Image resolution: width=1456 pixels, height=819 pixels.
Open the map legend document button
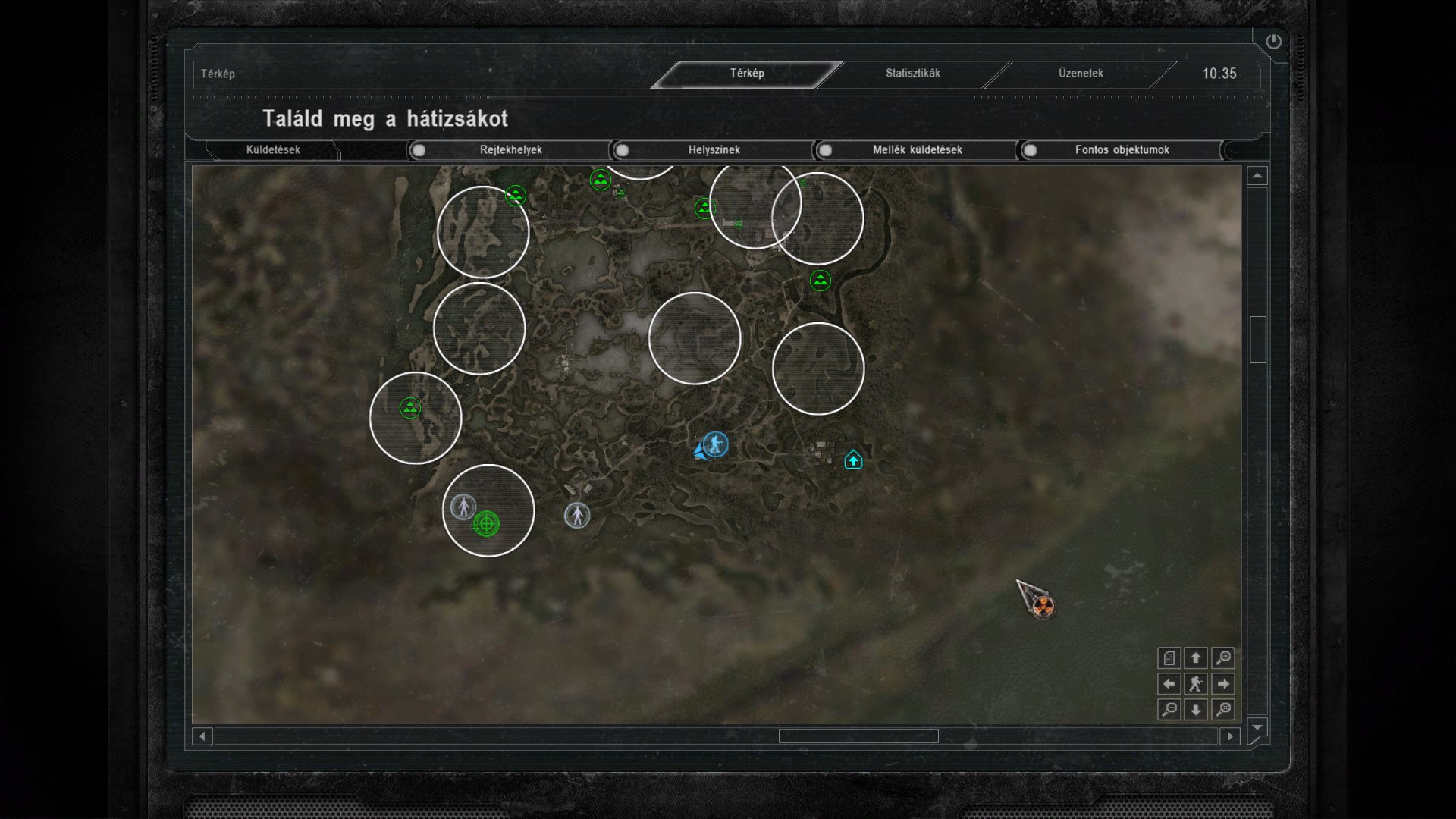(1169, 658)
